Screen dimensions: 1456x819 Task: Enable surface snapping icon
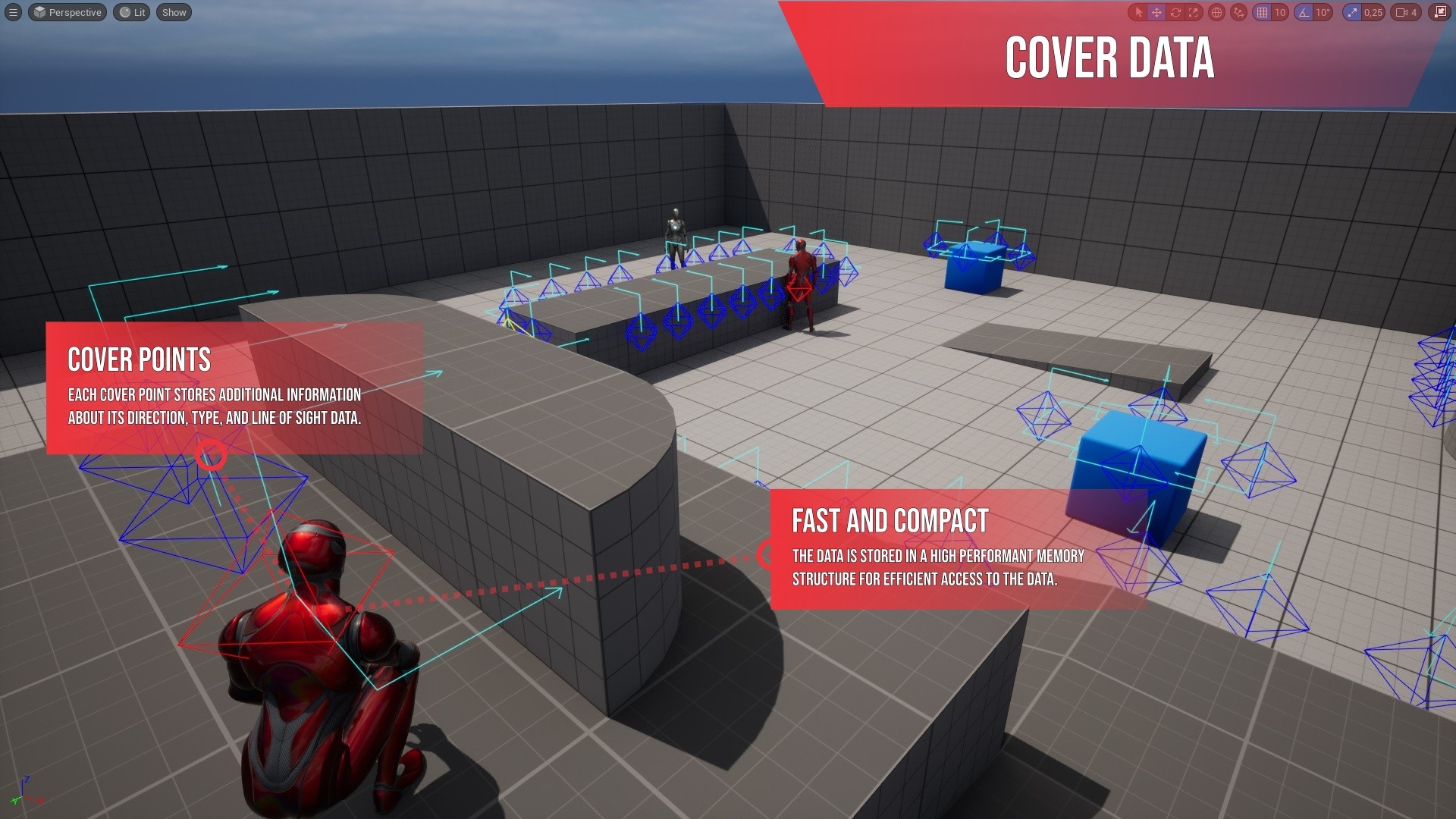[1238, 12]
